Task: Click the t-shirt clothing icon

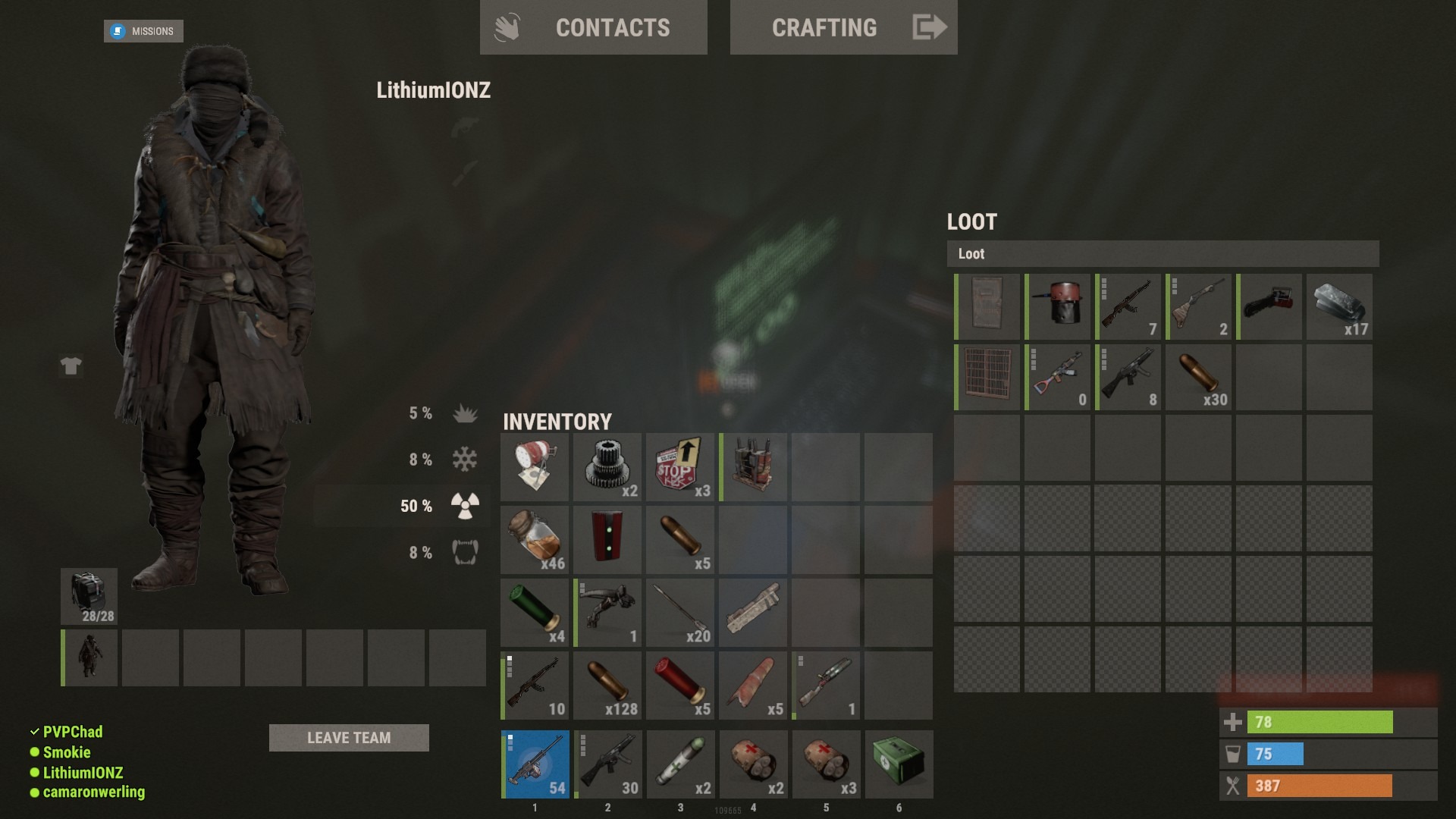Action: coord(71,366)
